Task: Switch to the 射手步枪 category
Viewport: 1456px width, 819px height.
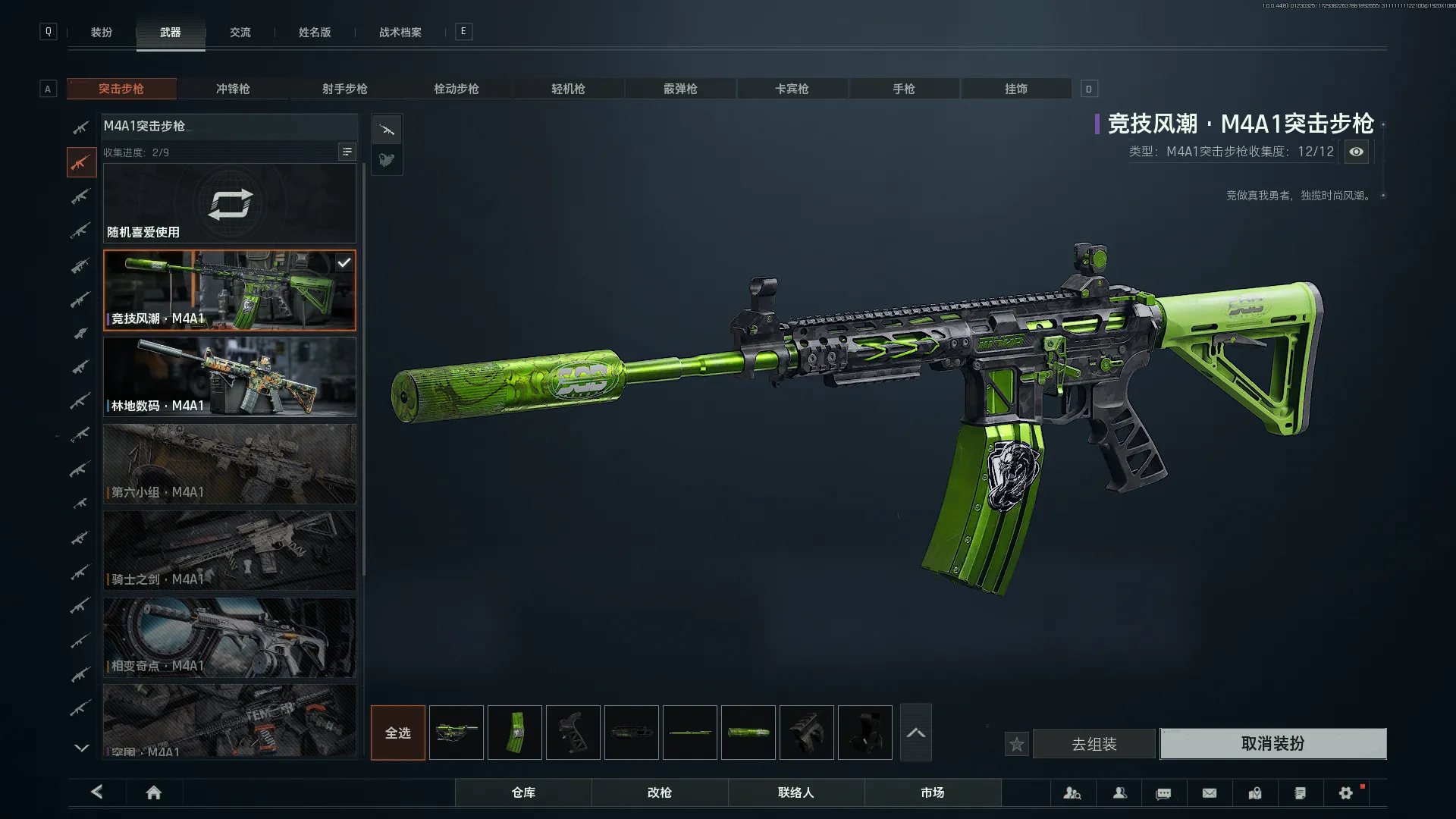Action: pos(344,89)
